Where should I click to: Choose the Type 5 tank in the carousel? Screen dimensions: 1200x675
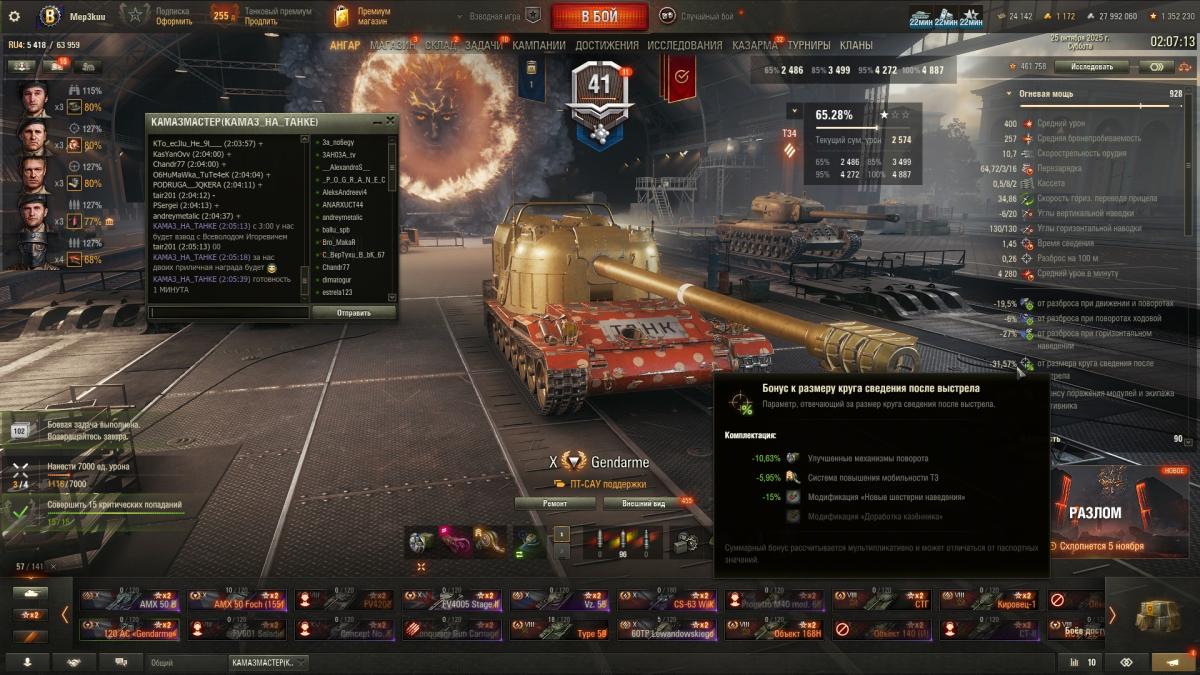[x=560, y=630]
